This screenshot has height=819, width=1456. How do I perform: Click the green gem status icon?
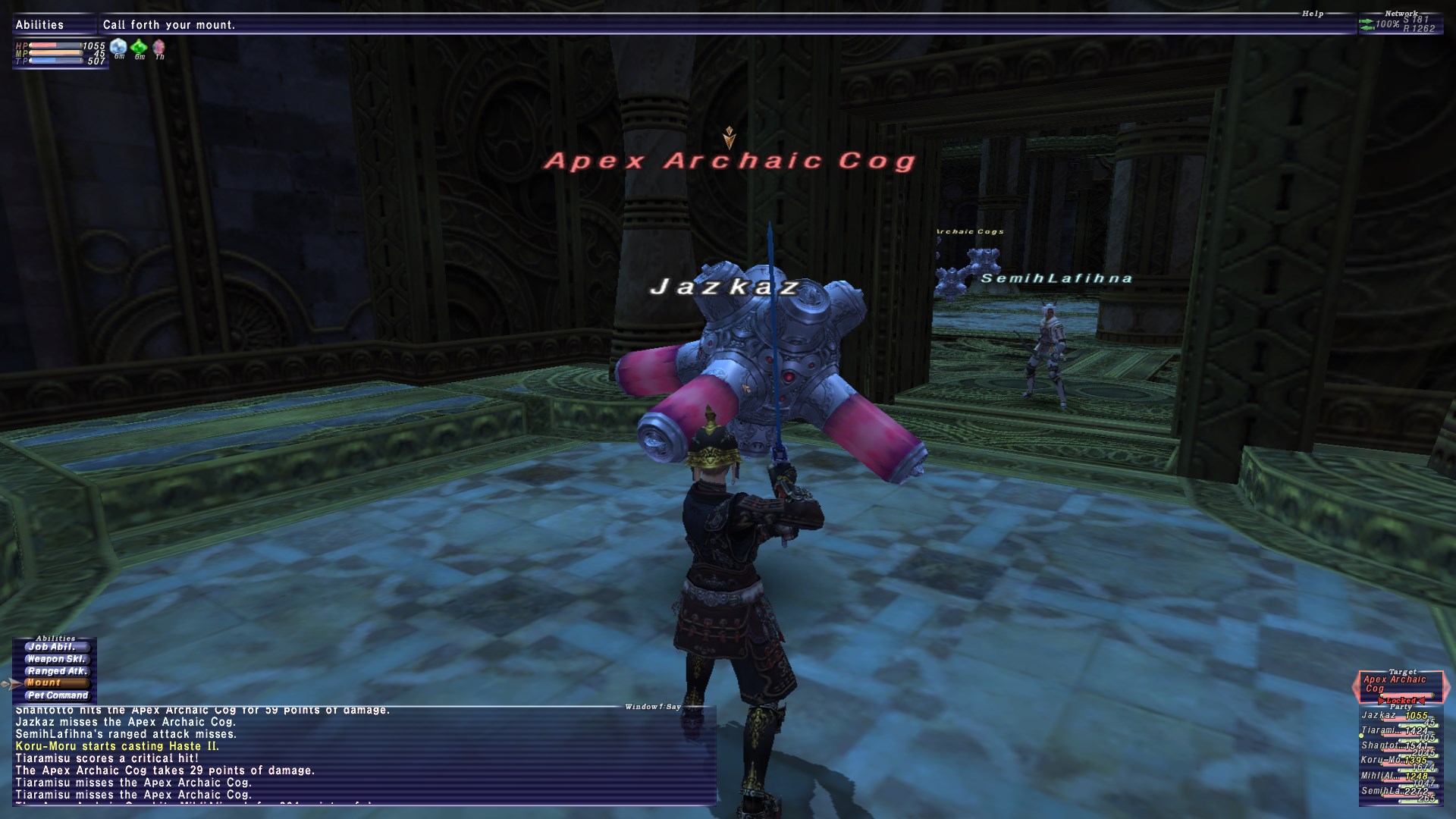click(140, 47)
